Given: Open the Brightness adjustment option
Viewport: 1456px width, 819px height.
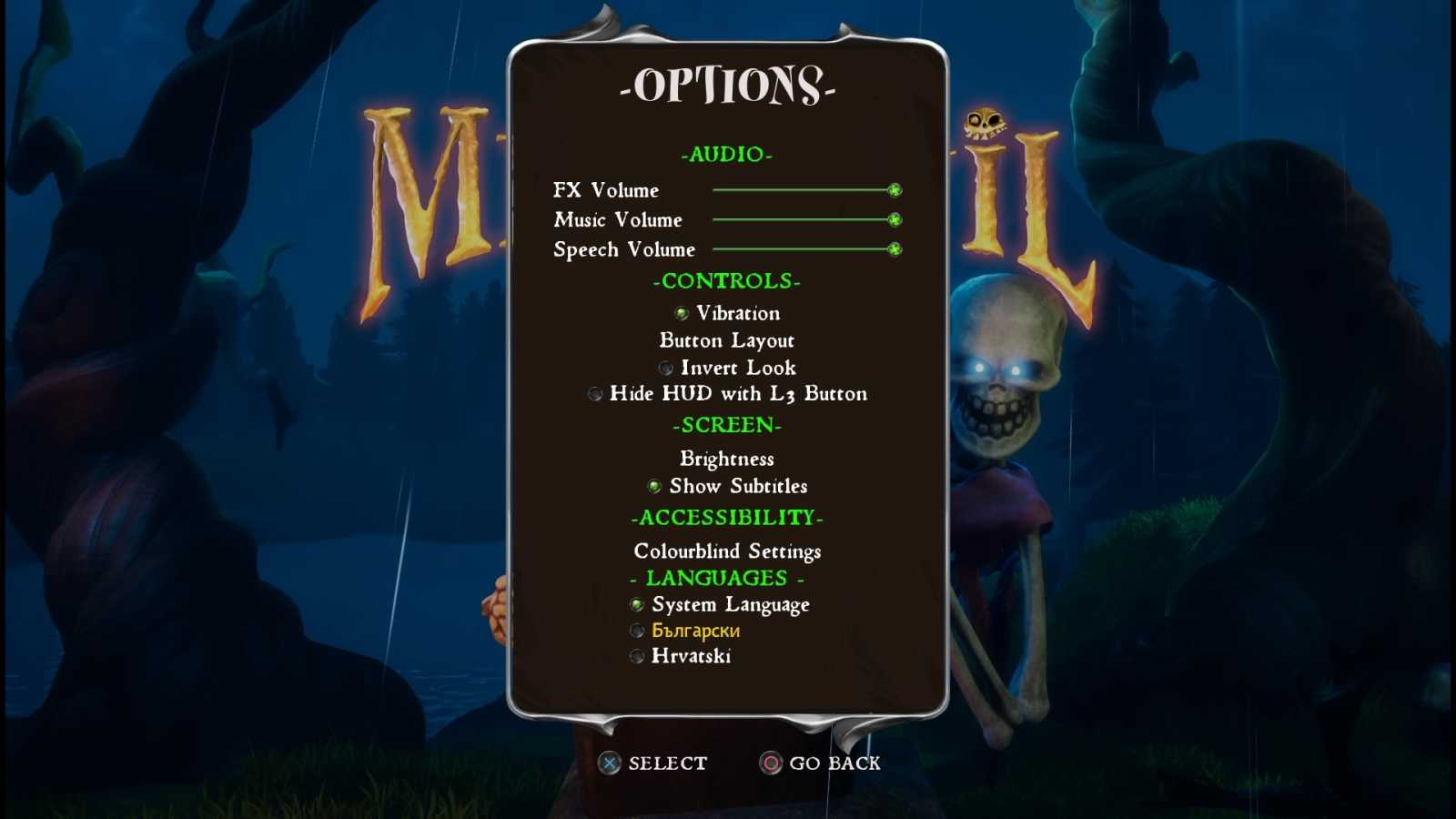Looking at the screenshot, I should click(x=726, y=459).
